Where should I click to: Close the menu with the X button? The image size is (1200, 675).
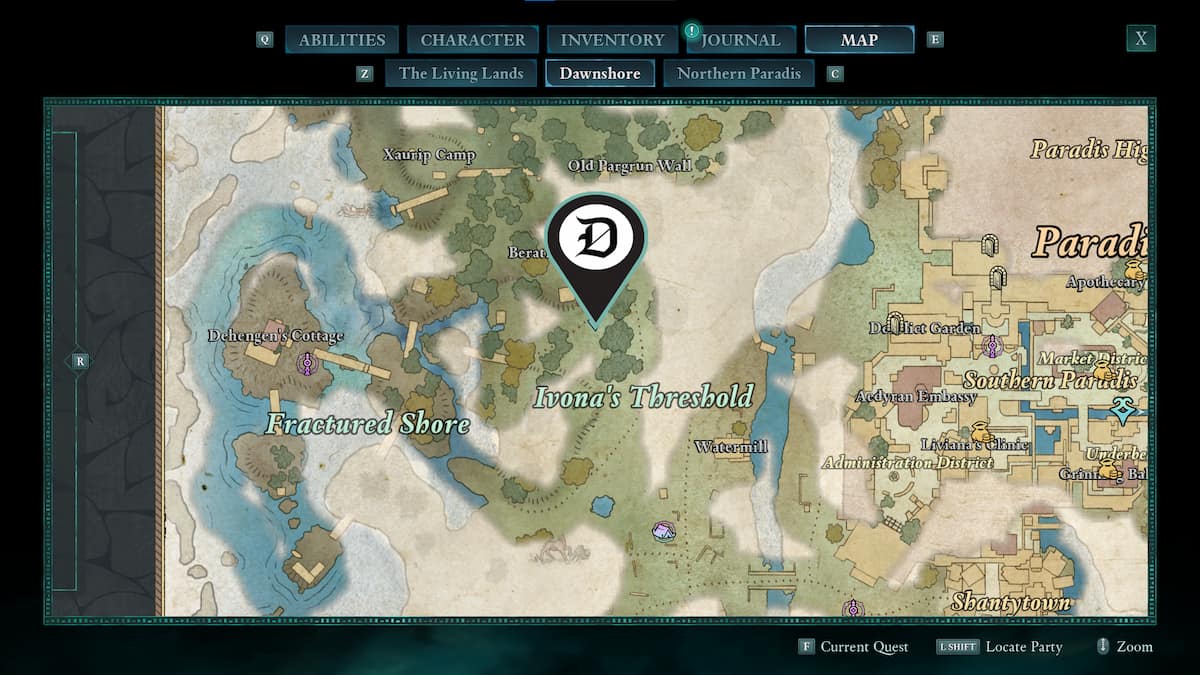click(x=1140, y=39)
